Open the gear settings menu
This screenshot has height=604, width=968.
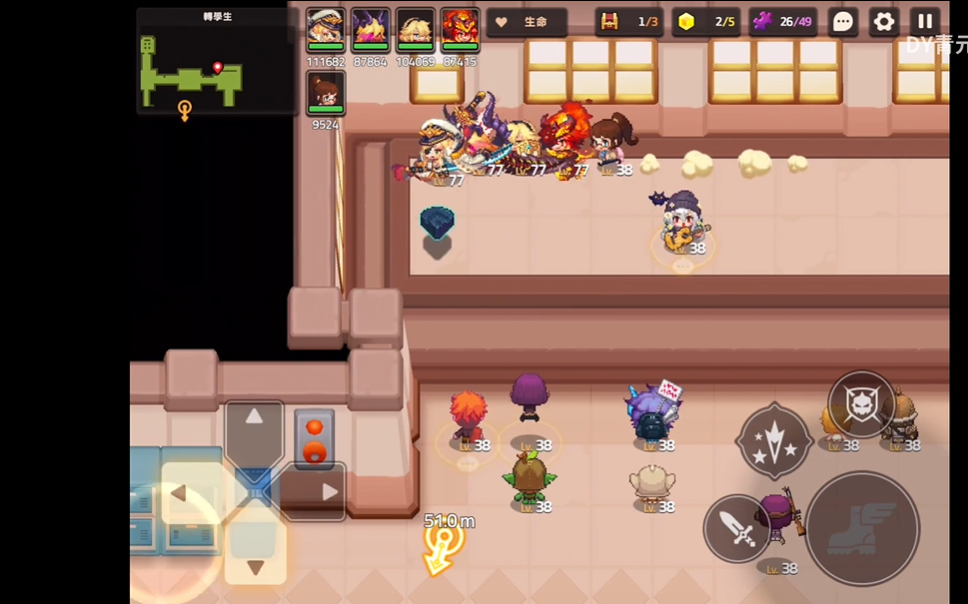click(x=884, y=22)
